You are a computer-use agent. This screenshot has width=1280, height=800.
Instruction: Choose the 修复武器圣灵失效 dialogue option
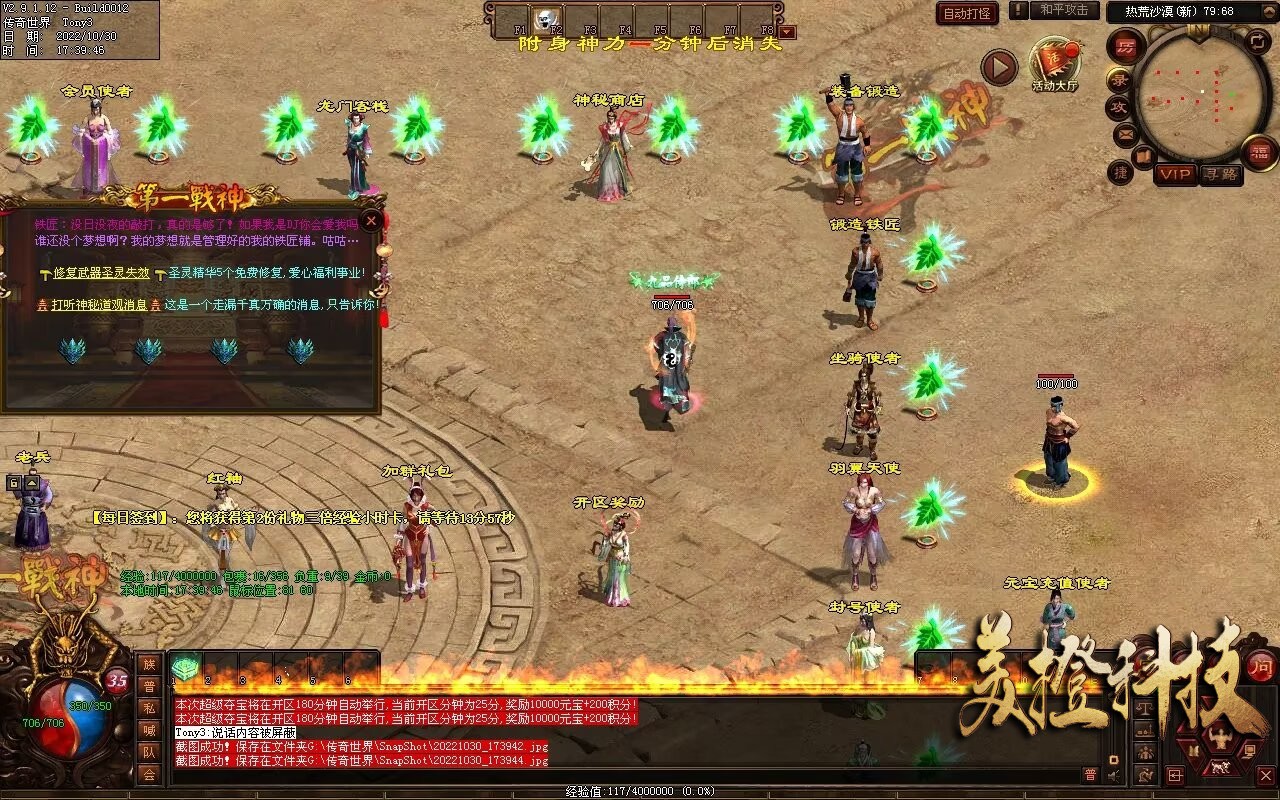[x=101, y=272]
